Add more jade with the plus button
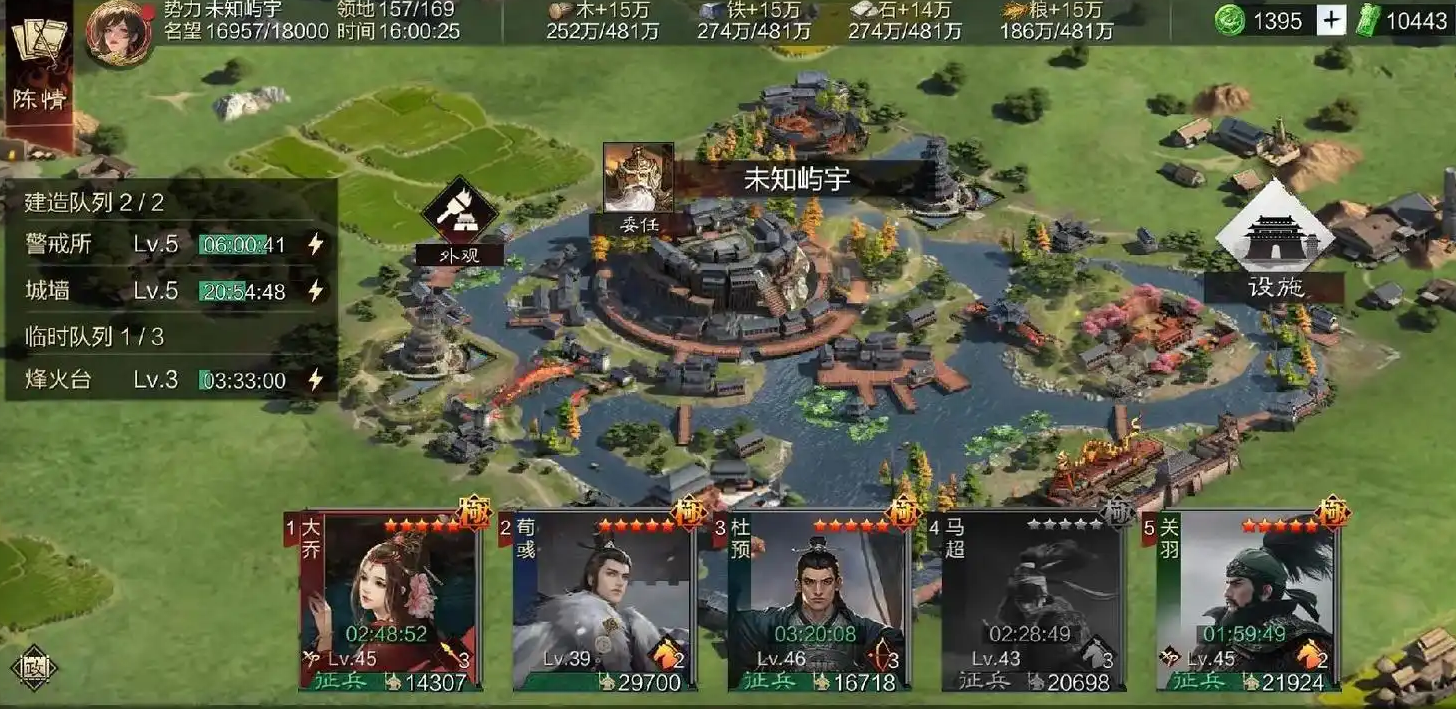The height and width of the screenshot is (709, 1456). coord(1331,21)
